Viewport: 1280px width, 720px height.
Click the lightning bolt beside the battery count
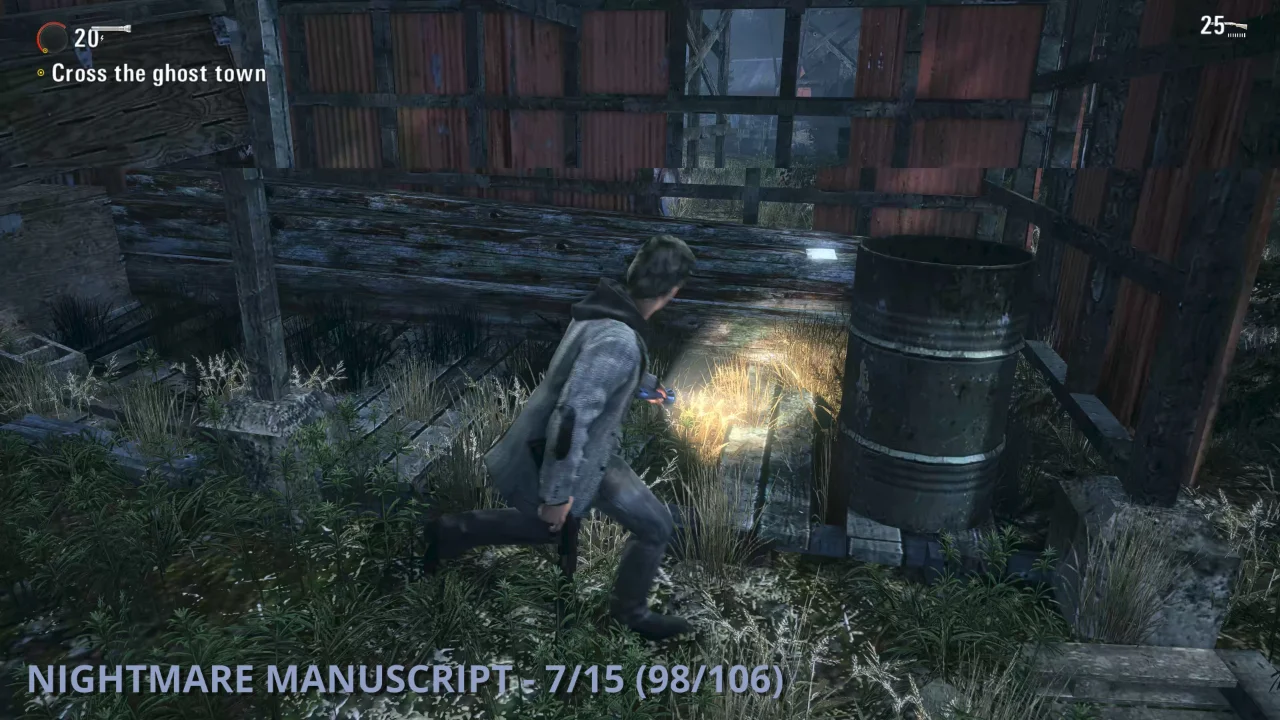102,37
